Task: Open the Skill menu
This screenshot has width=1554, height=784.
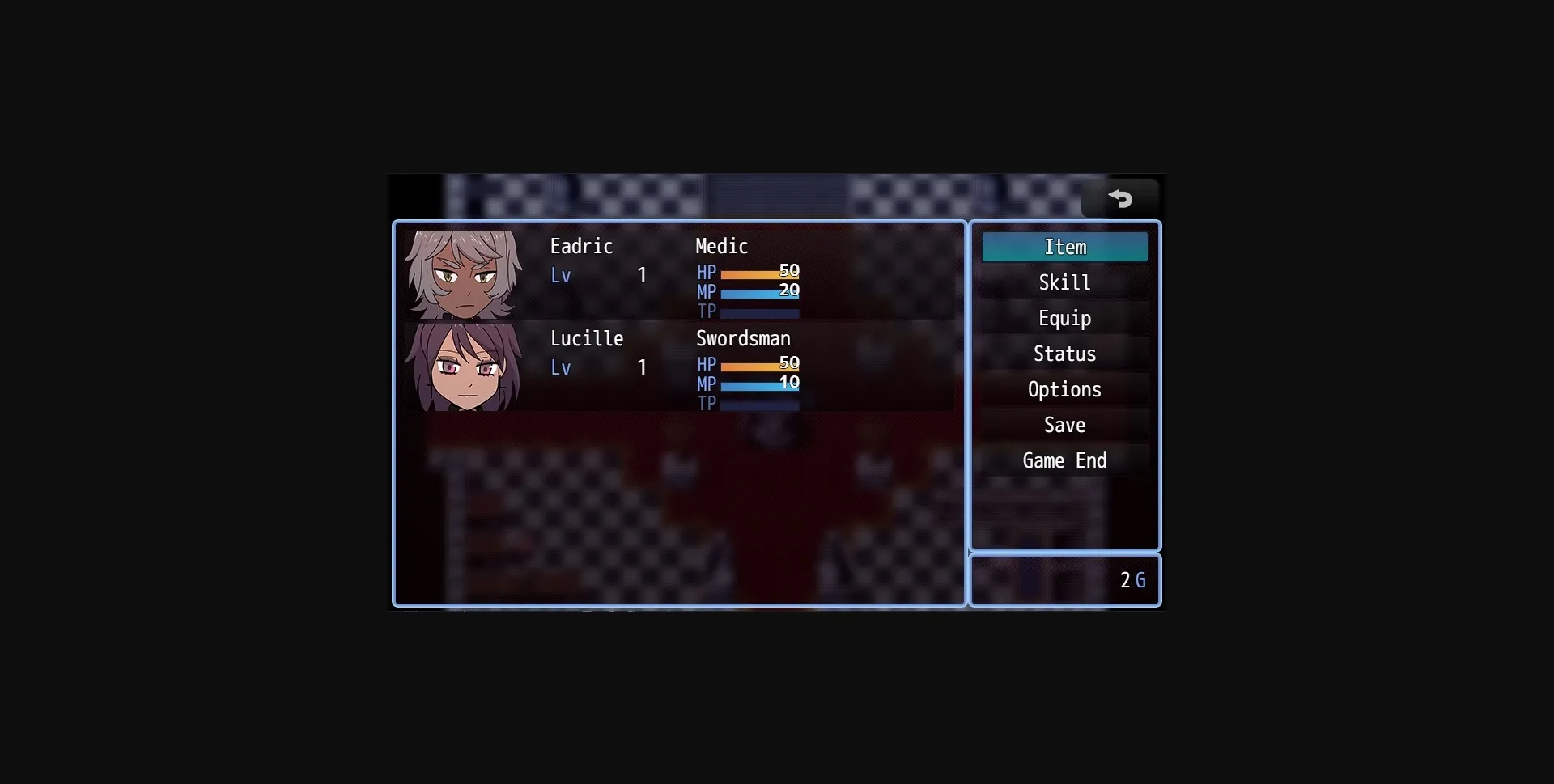Action: (1064, 282)
